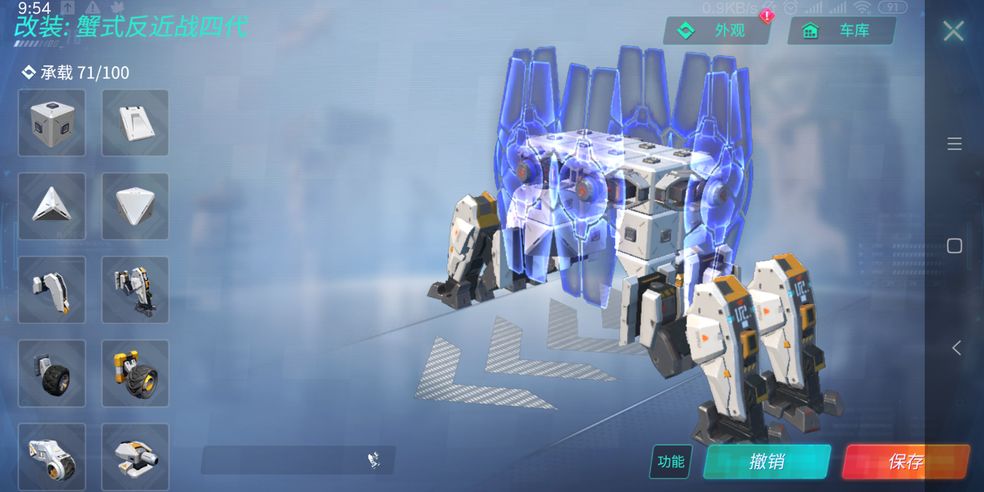
Task: Tap the Android home square button
Action: tap(954, 246)
